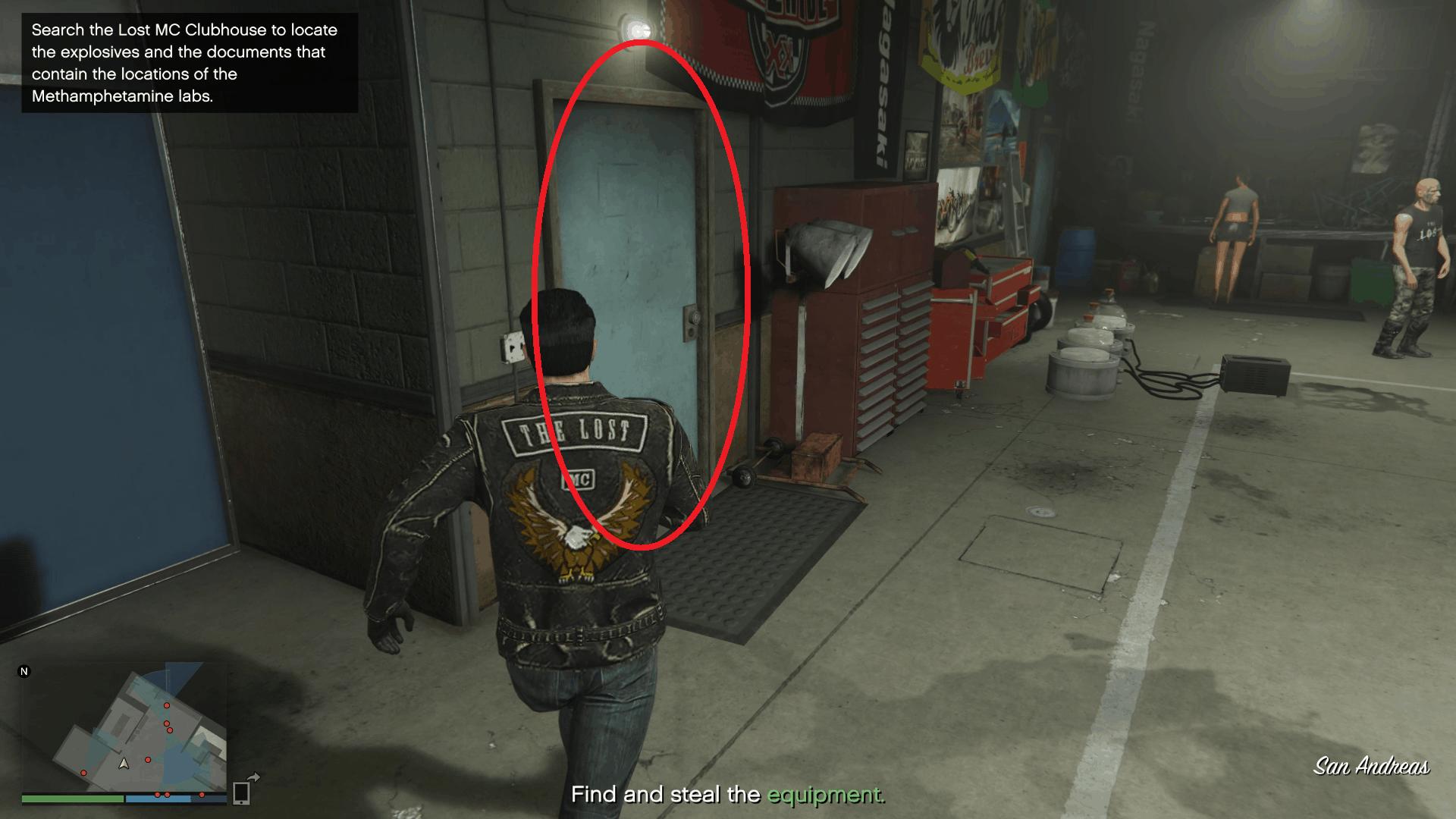This screenshot has width=1456, height=819.
Task: Select the north compass indicator on the minimap
Action: 24,671
